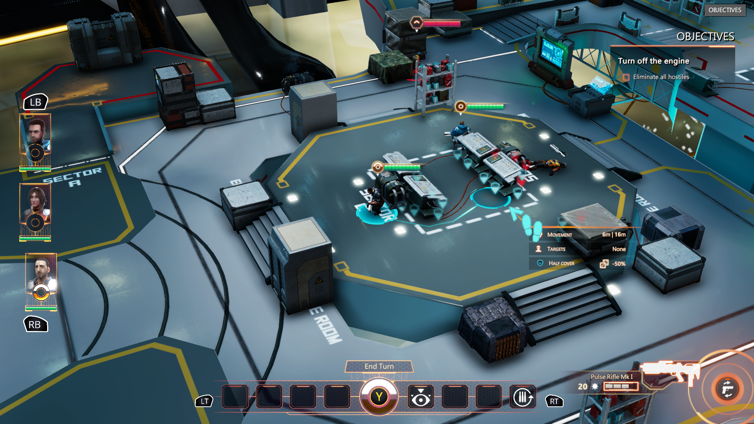The image size is (754, 424).
Task: Click the End Turn button
Action: click(x=379, y=367)
